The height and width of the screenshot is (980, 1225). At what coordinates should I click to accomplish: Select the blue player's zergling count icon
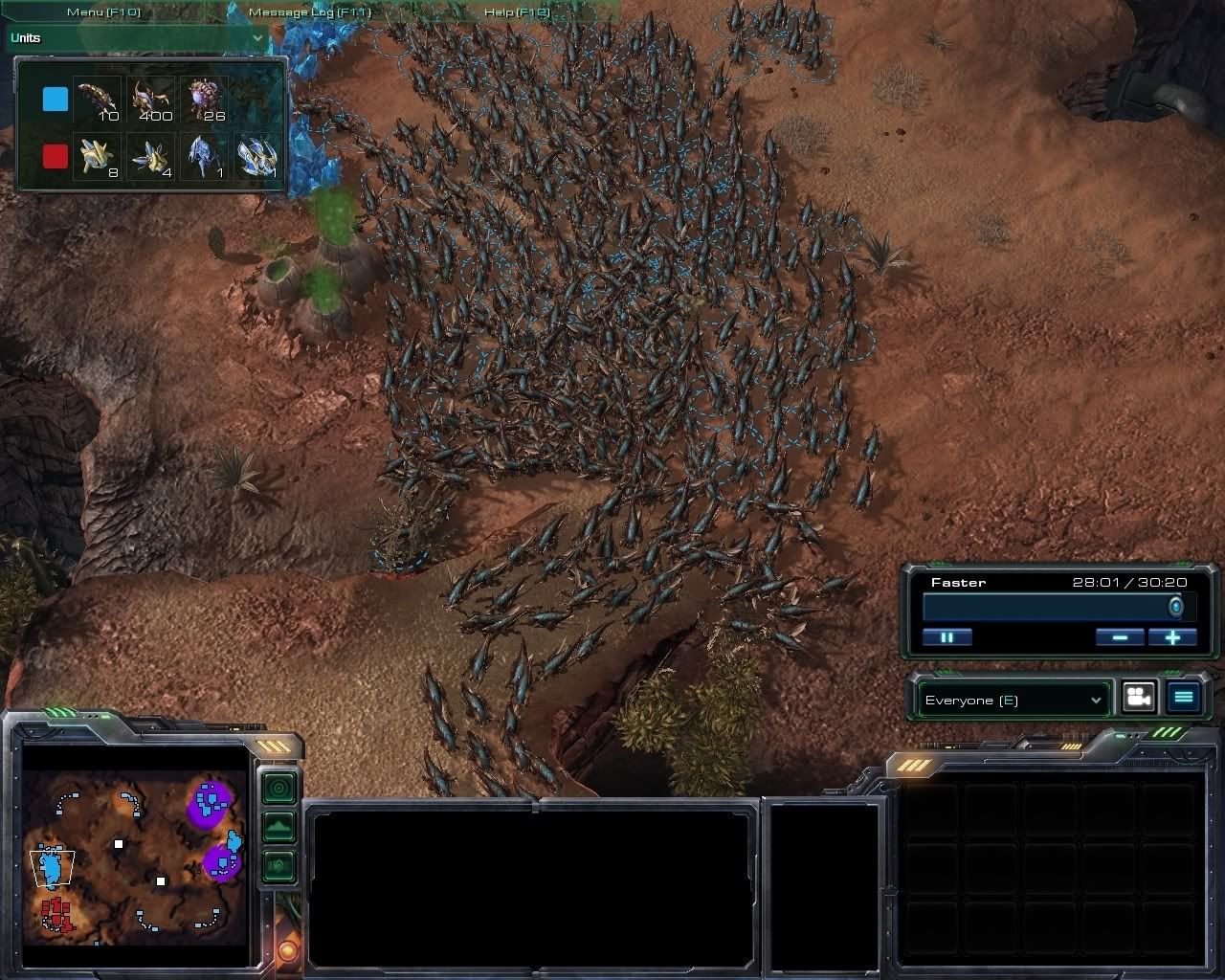(x=150, y=100)
